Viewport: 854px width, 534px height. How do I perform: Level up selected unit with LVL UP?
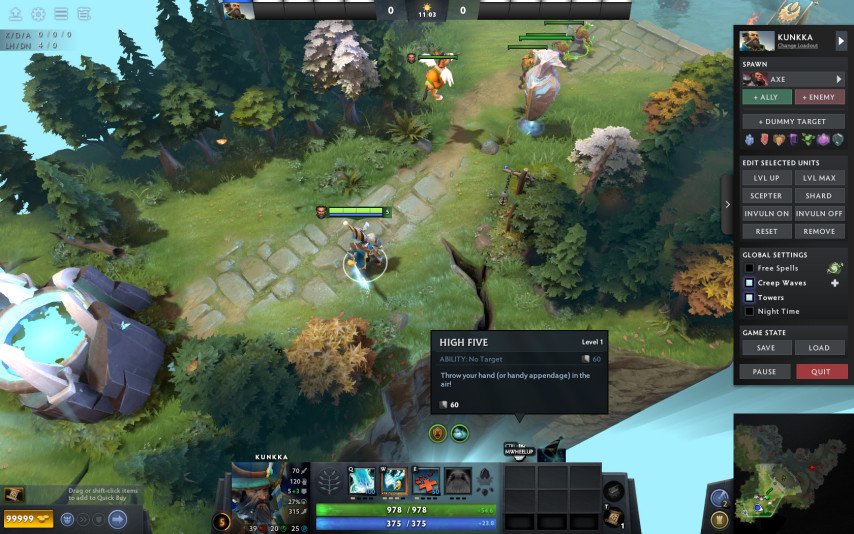[766, 178]
